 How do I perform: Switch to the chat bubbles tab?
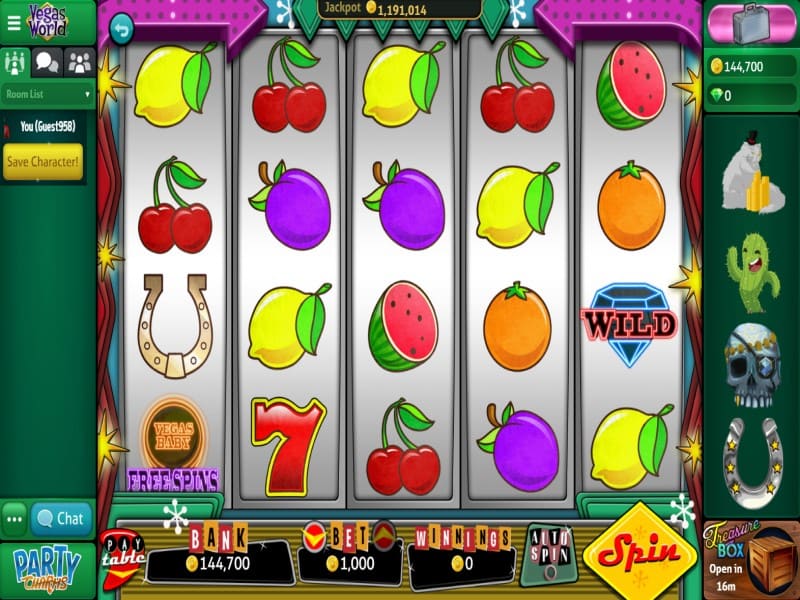(47, 62)
